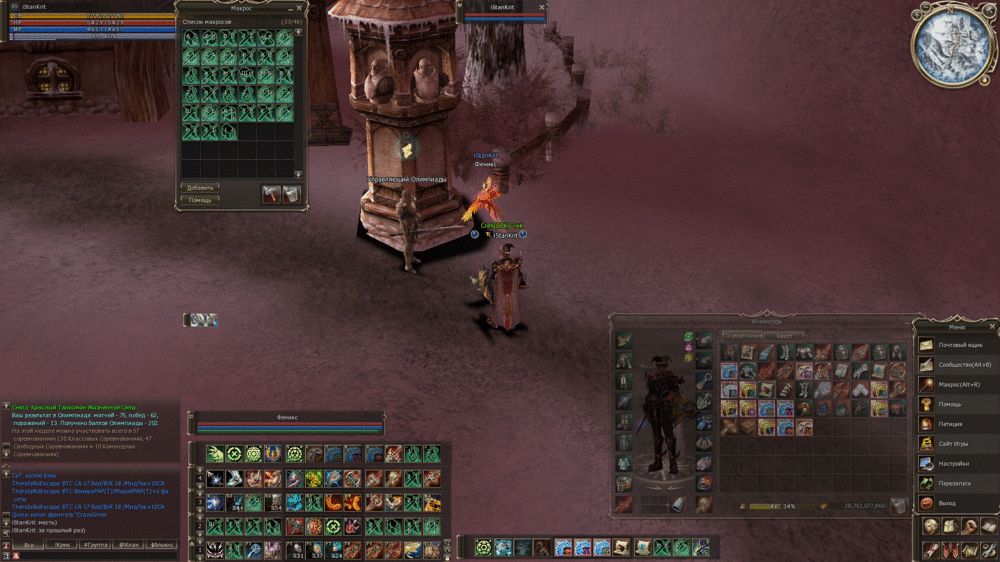Choose Перезапуск to restart
Screen dimensions: 1000x562
tap(954, 483)
